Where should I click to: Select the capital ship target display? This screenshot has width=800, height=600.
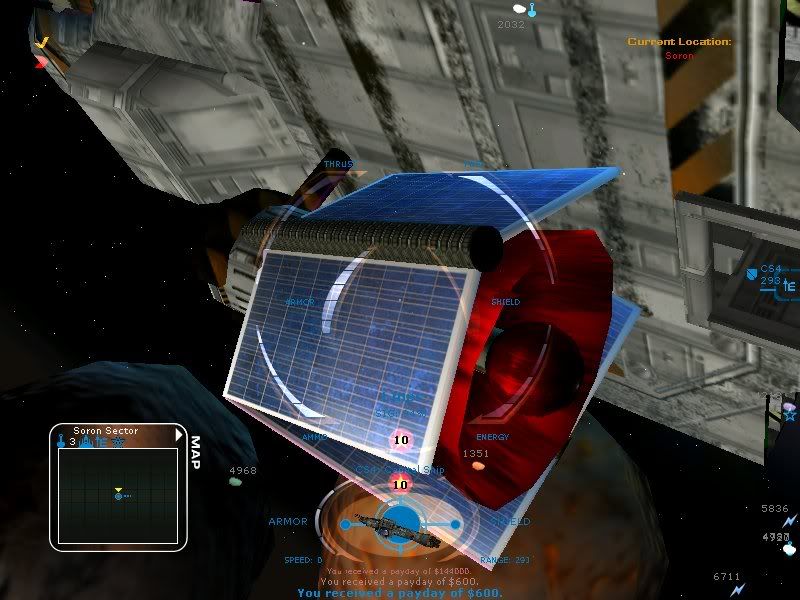(x=399, y=522)
